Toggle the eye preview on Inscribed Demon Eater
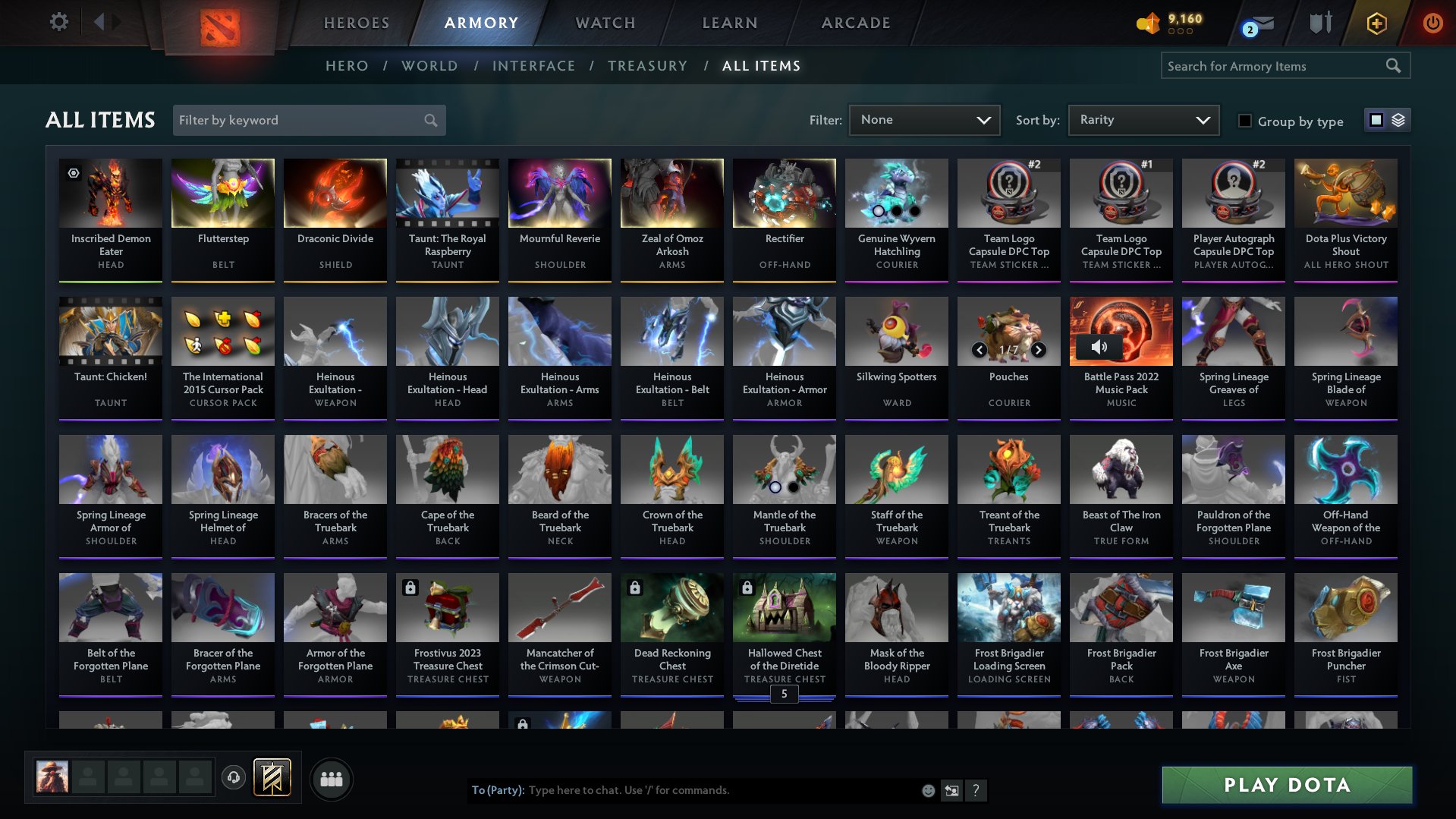Screen dimensions: 1456x819 click(73, 174)
